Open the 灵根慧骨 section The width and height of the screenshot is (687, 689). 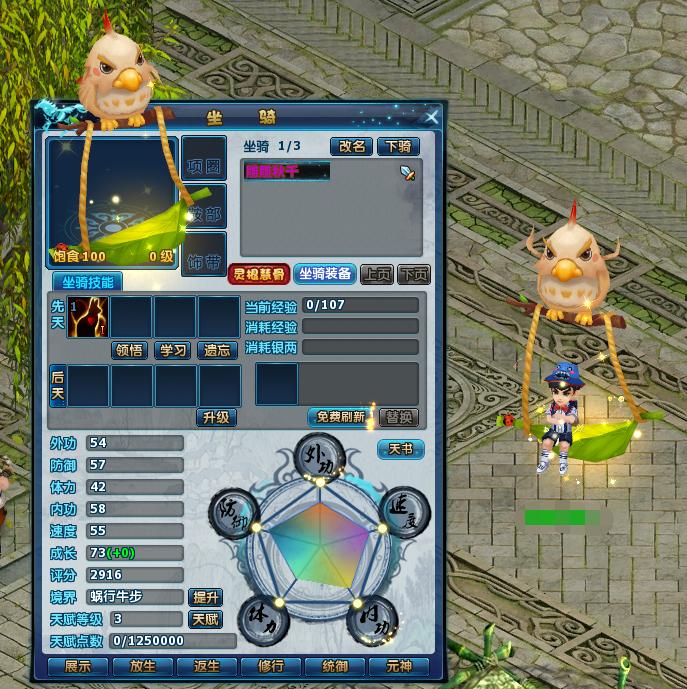(x=258, y=274)
